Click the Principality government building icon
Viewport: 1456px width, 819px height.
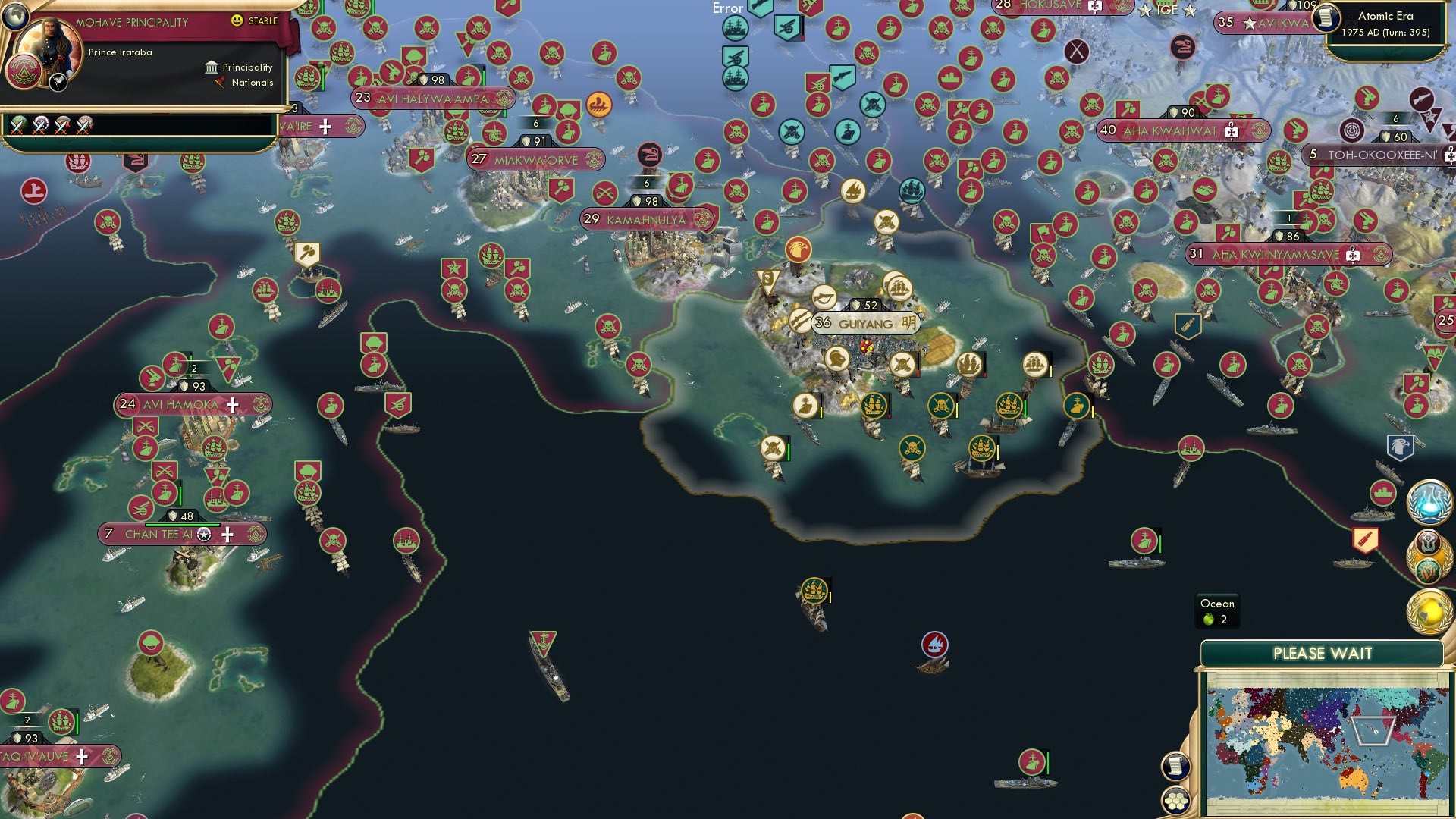coord(212,67)
